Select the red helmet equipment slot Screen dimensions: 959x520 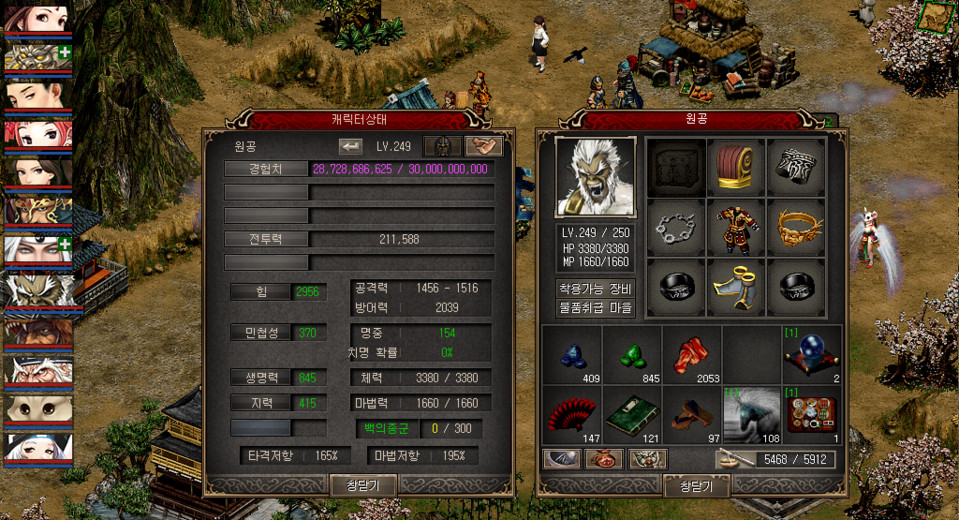735,167
